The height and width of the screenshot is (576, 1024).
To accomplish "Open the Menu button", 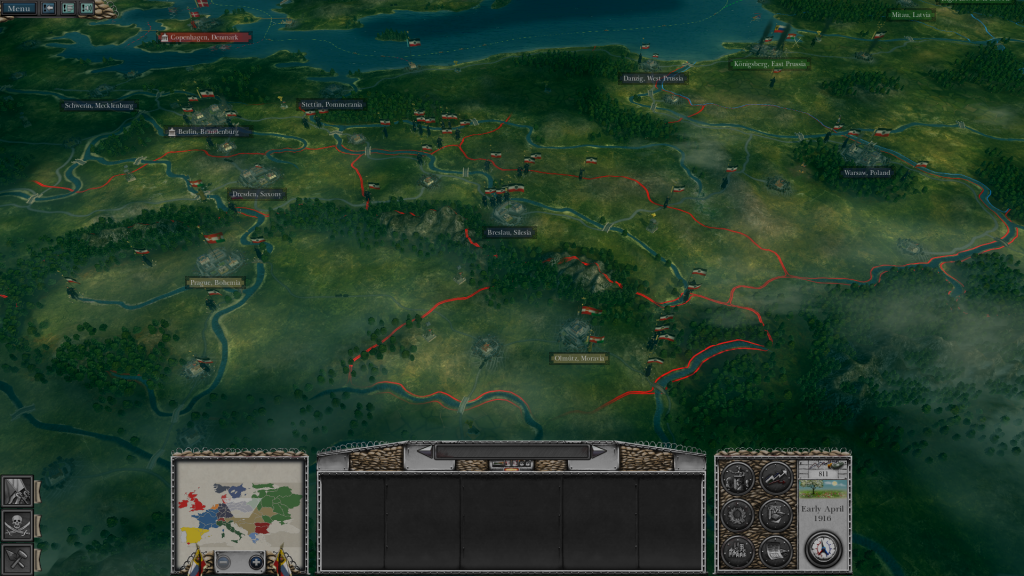I will [19, 8].
